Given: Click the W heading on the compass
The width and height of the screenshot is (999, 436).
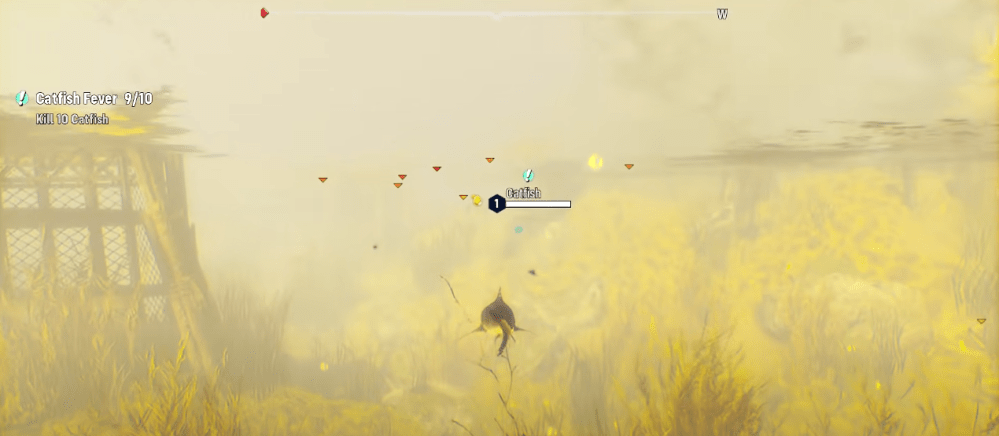Looking at the screenshot, I should (722, 14).
